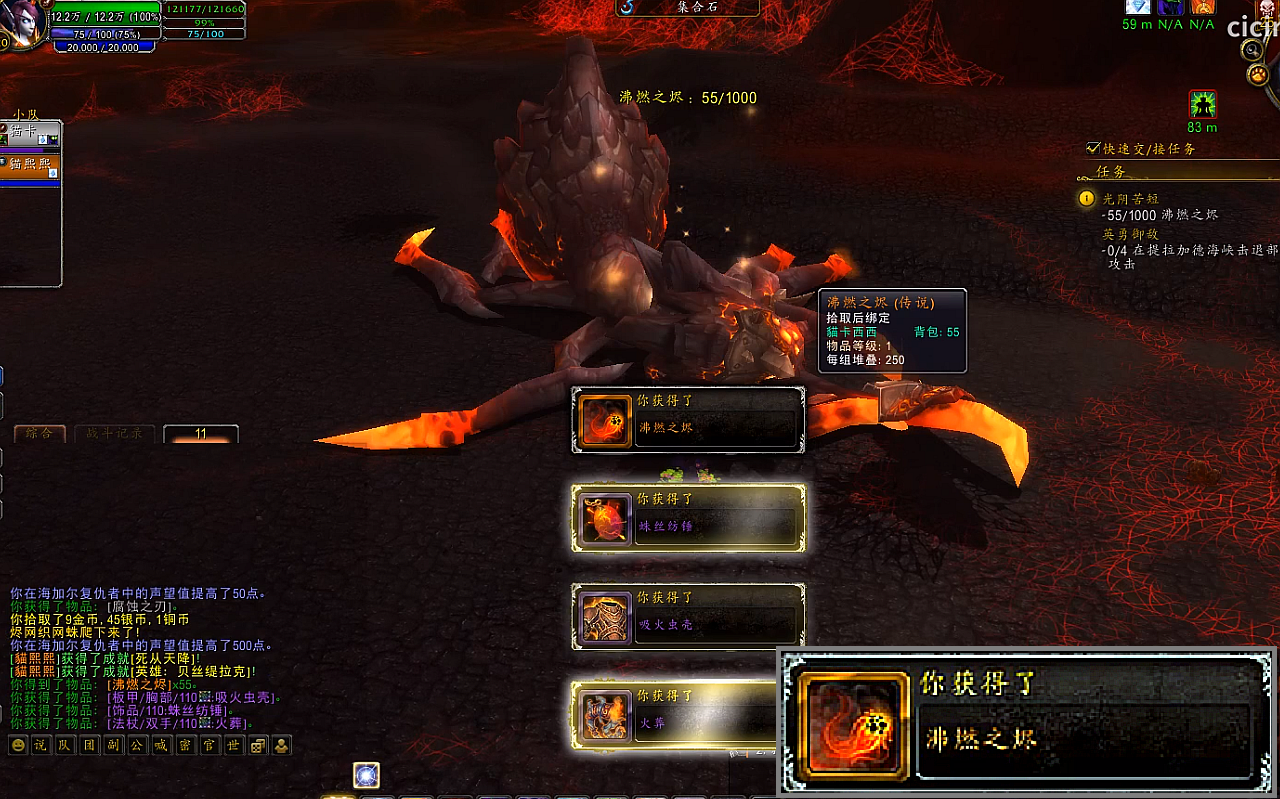Click the paw print minimap button

pyautogui.click(x=1257, y=75)
